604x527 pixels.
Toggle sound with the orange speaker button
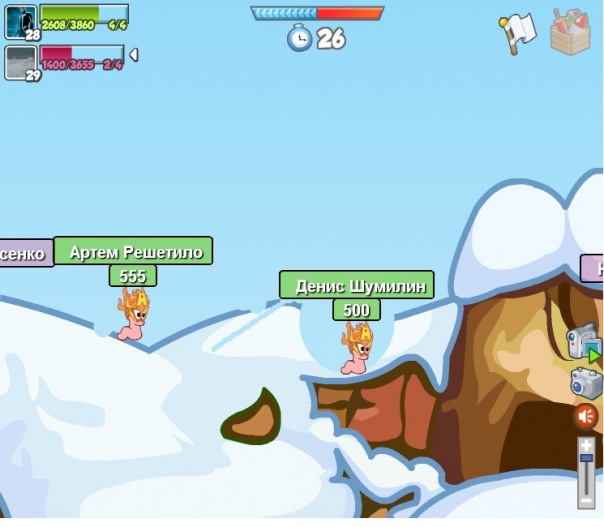[585, 416]
